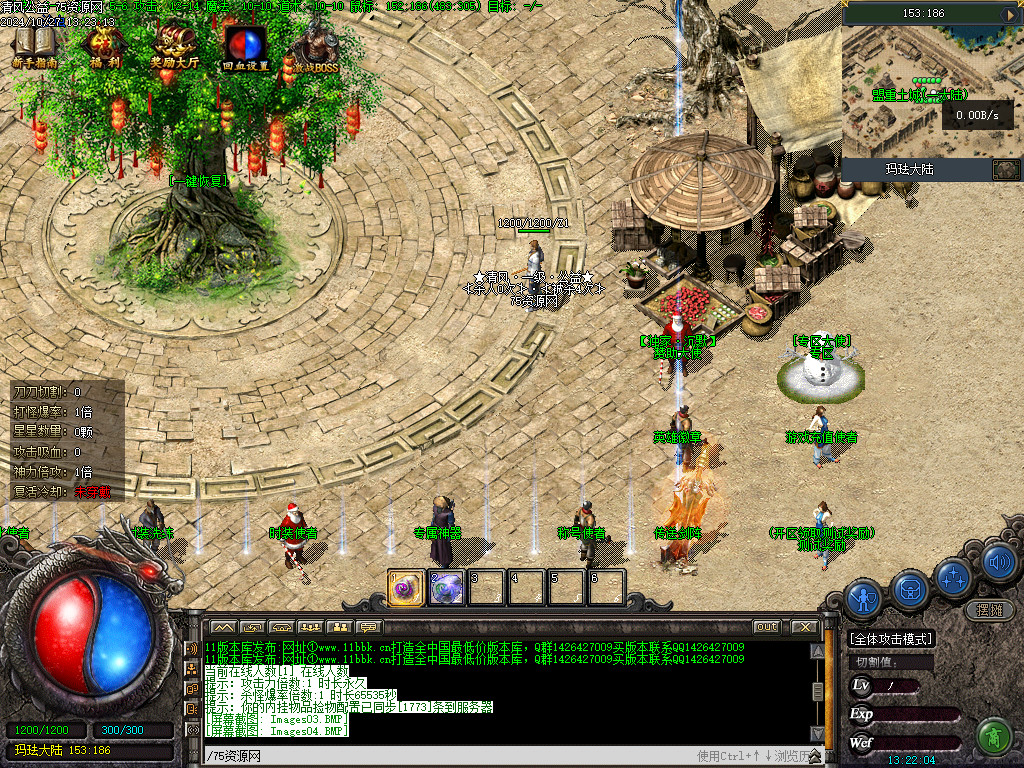Viewport: 1024px width, 768px height.
Task: Open 回血设置 health recovery settings
Action: 244,45
